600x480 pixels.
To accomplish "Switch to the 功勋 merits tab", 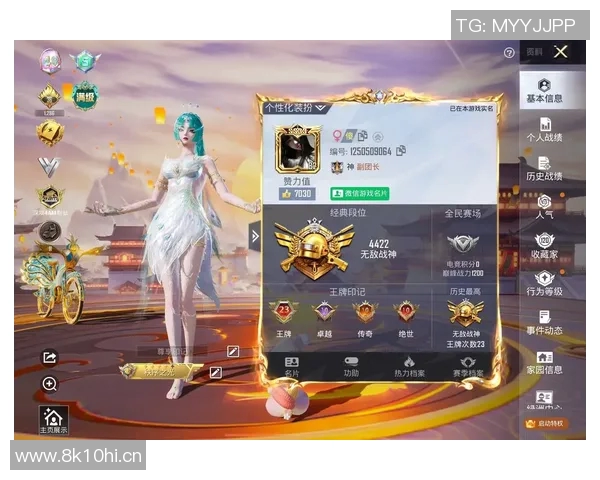I will coord(351,366).
